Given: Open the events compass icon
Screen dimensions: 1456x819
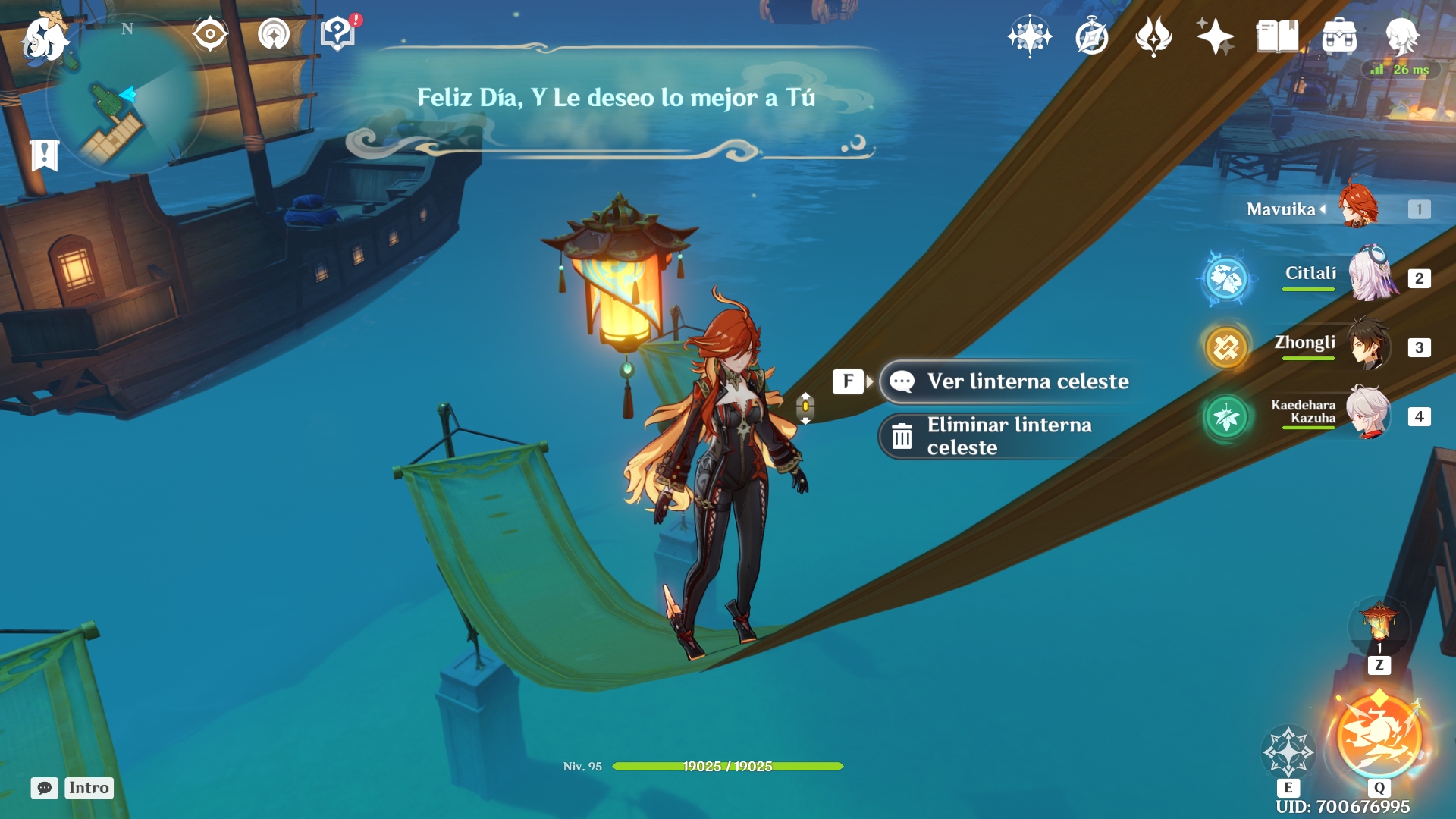Looking at the screenshot, I should [1092, 36].
